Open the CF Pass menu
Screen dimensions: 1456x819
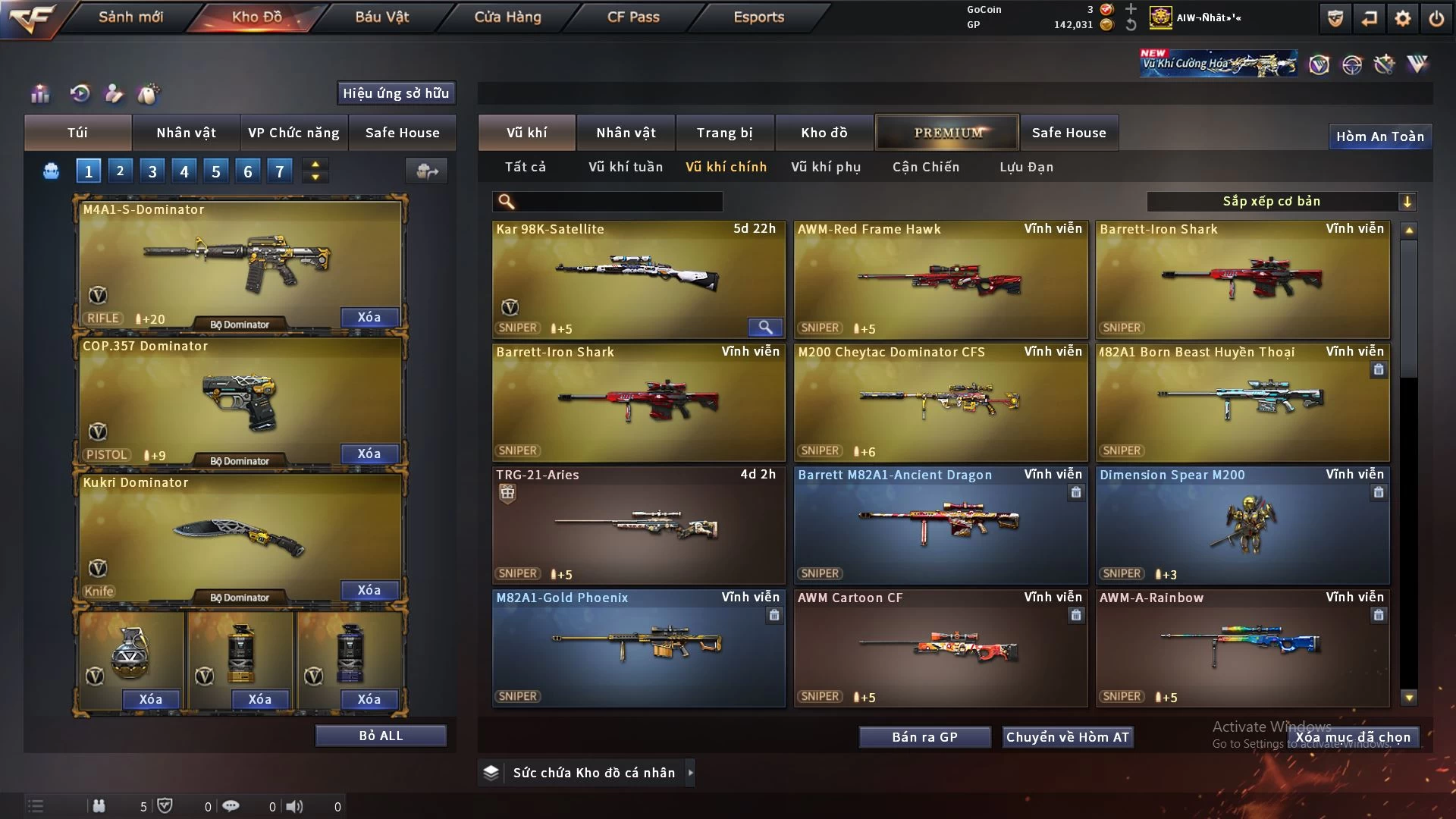click(633, 17)
